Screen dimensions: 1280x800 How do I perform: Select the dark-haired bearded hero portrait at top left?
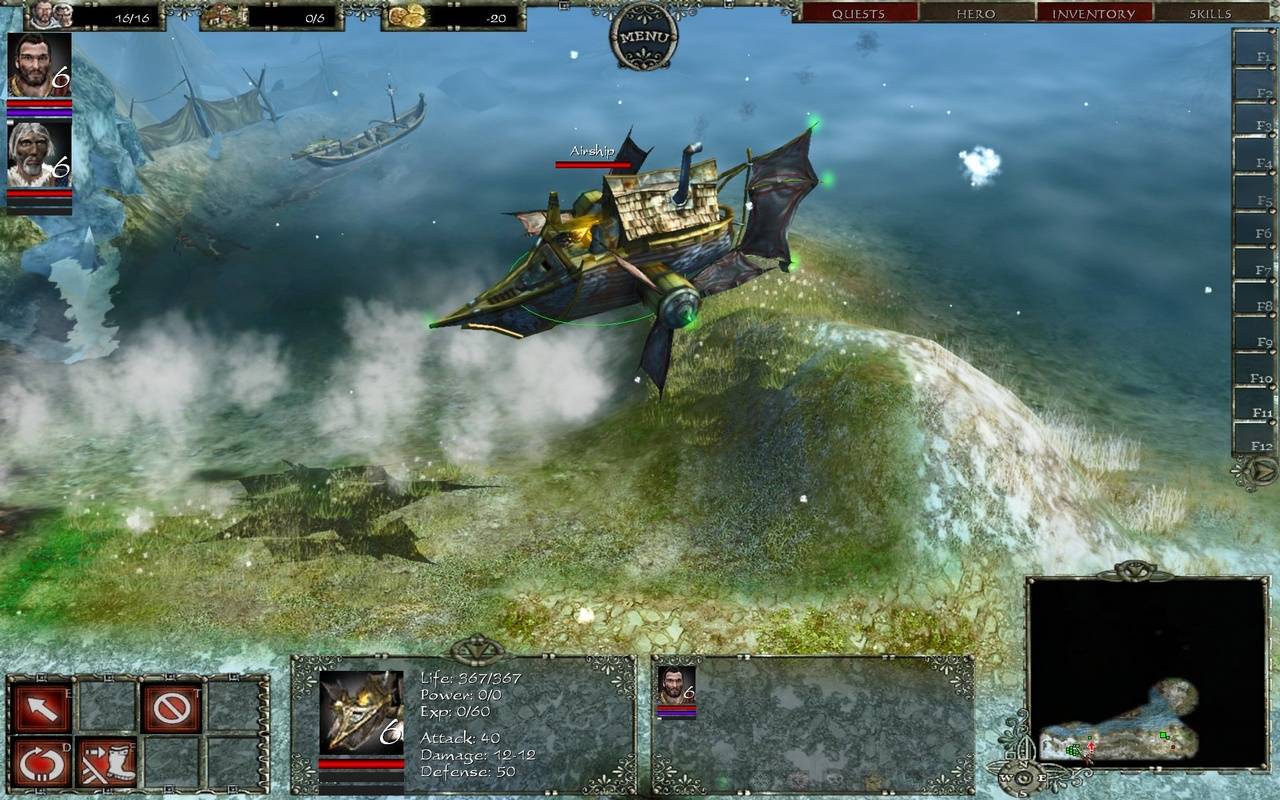[x=40, y=65]
